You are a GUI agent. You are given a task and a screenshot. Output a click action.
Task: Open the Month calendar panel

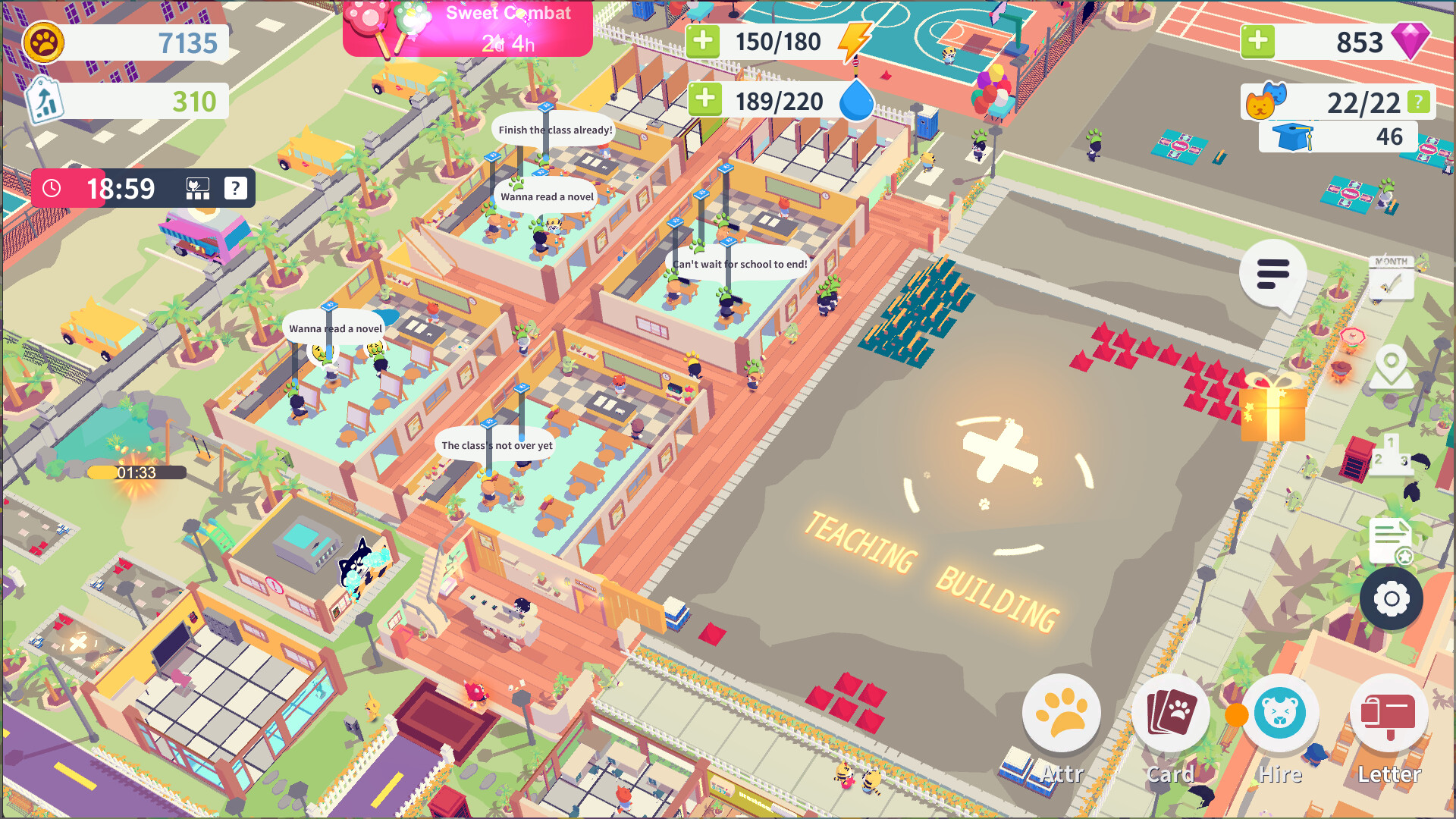point(1390,279)
